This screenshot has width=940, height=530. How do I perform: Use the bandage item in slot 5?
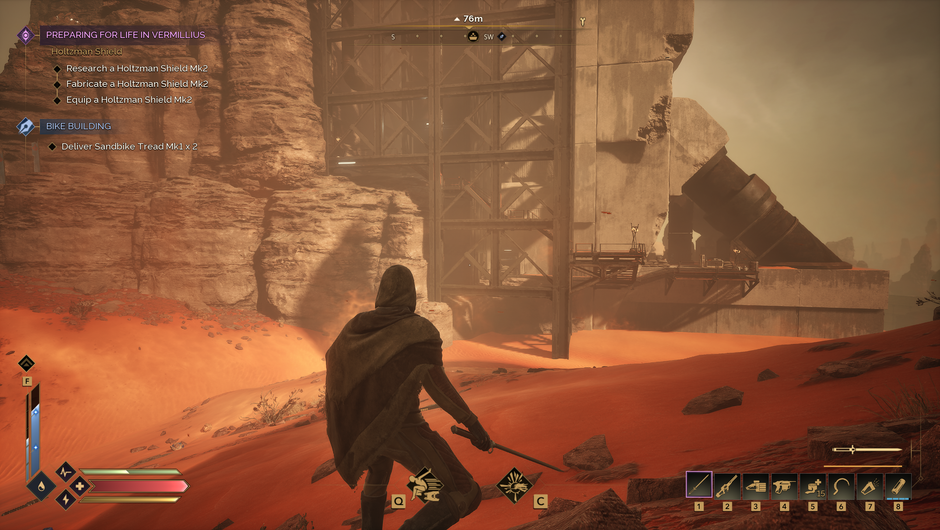click(x=813, y=485)
